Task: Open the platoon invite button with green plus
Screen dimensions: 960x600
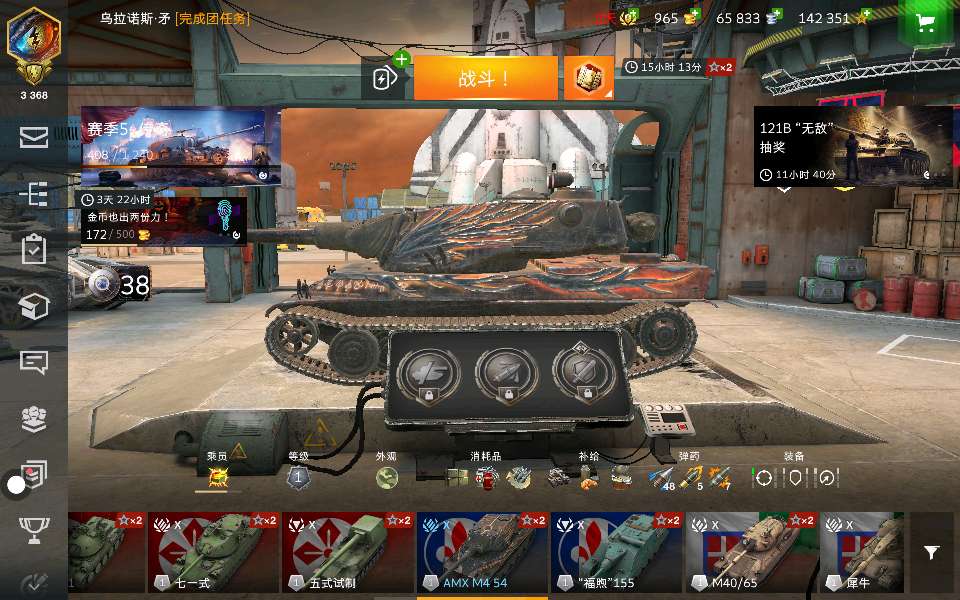Action: coord(384,78)
